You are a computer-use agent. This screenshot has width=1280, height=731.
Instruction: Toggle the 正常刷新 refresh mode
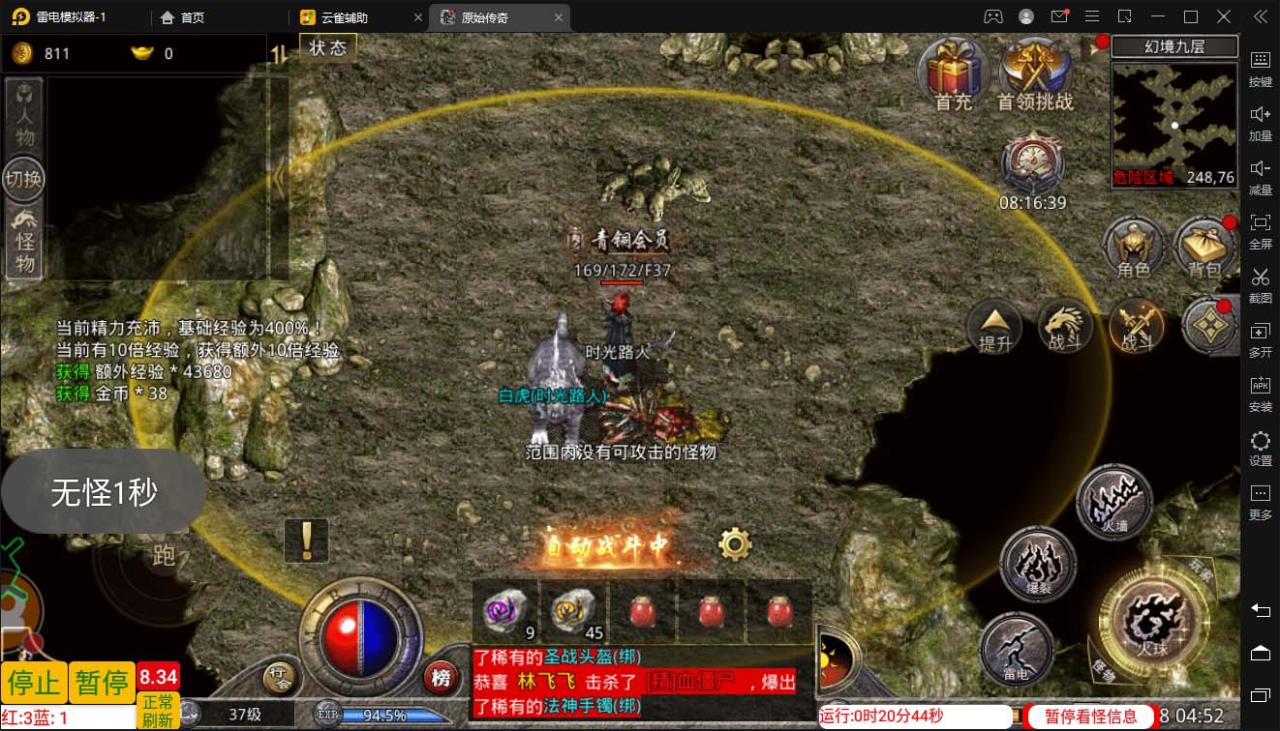(x=158, y=712)
